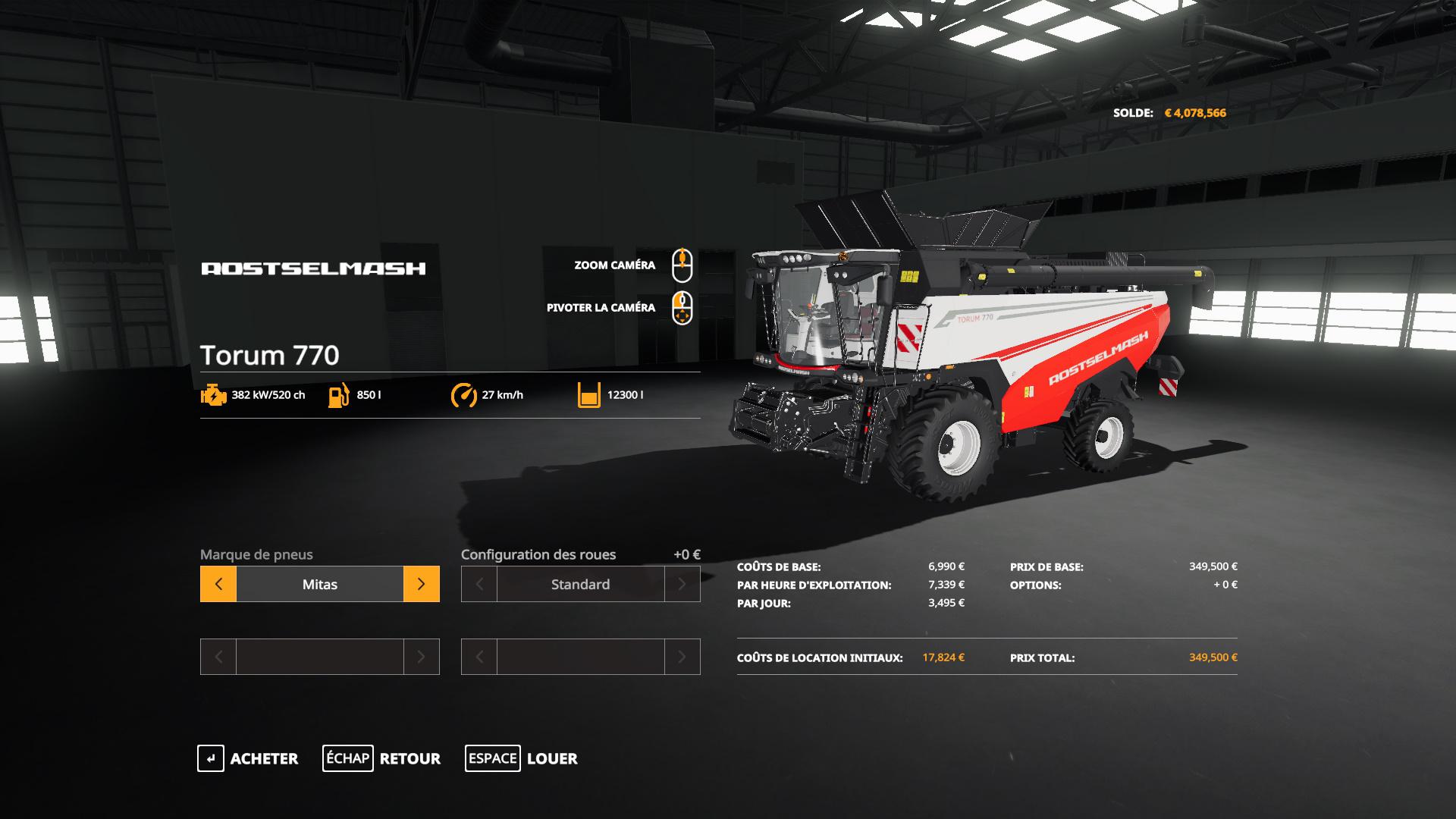The image size is (1456, 819).
Task: Lease the harvester with Louer
Action: 522,758
